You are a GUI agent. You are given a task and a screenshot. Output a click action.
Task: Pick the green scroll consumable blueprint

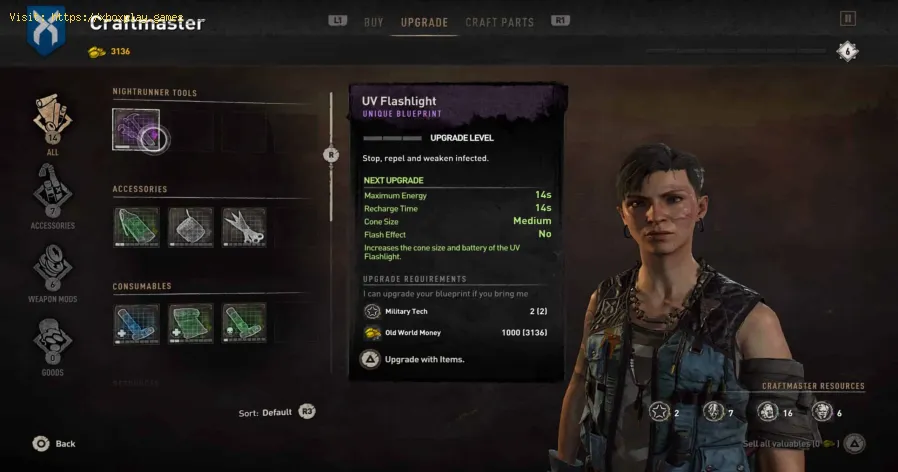click(x=190, y=323)
